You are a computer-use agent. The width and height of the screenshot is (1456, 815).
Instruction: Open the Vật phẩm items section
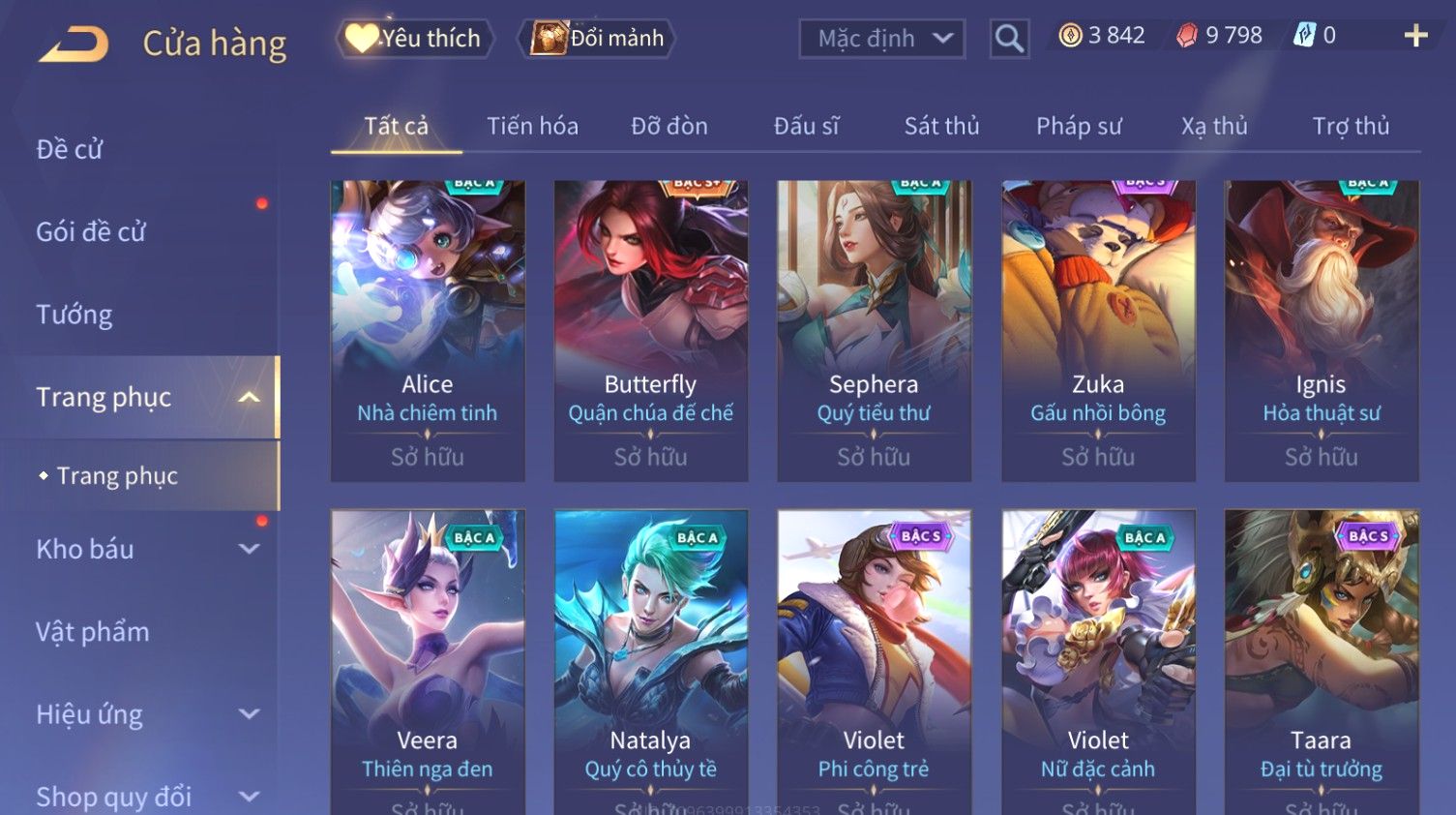[93, 632]
